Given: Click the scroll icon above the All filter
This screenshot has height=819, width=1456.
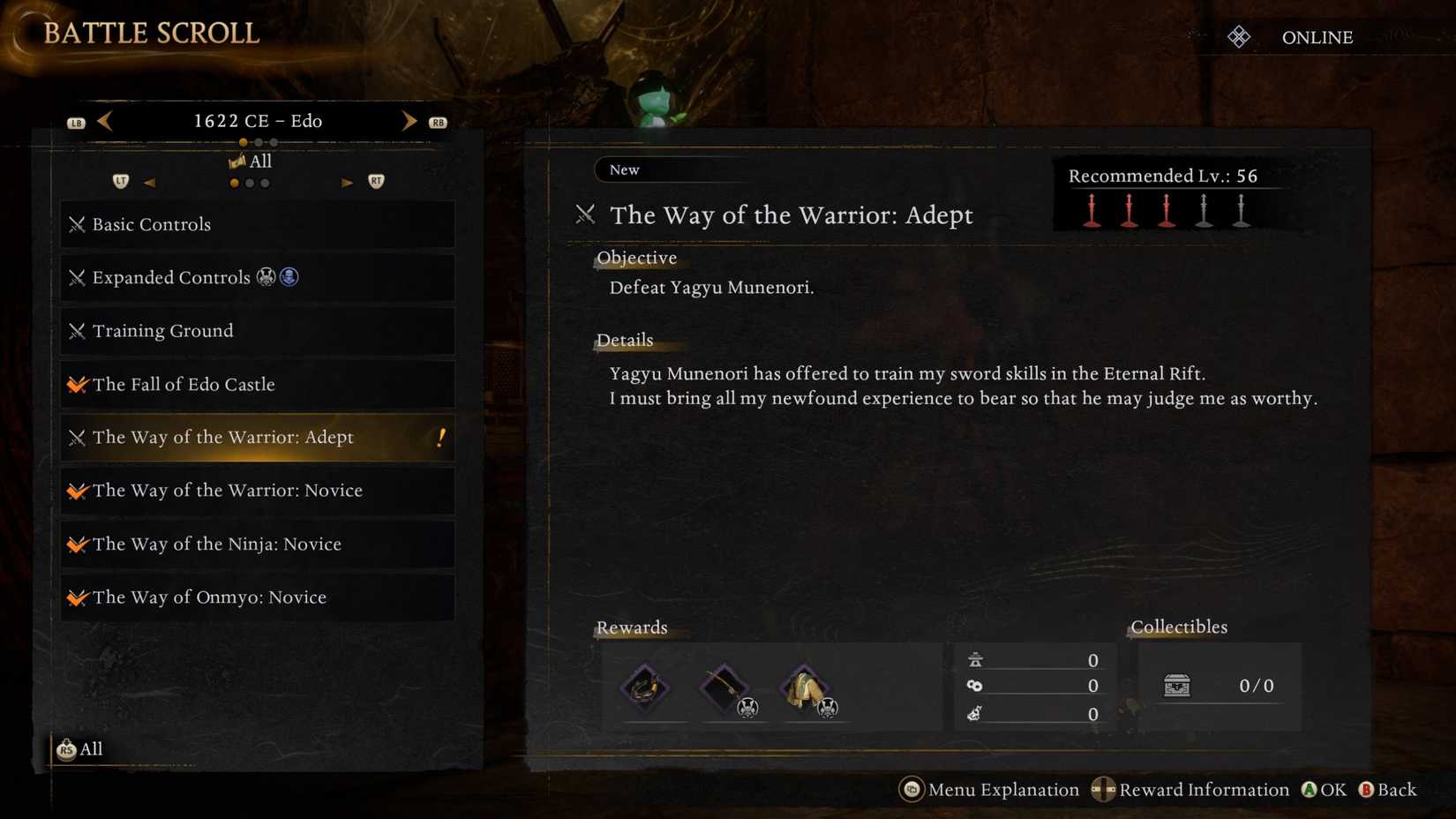Looking at the screenshot, I should 237,161.
